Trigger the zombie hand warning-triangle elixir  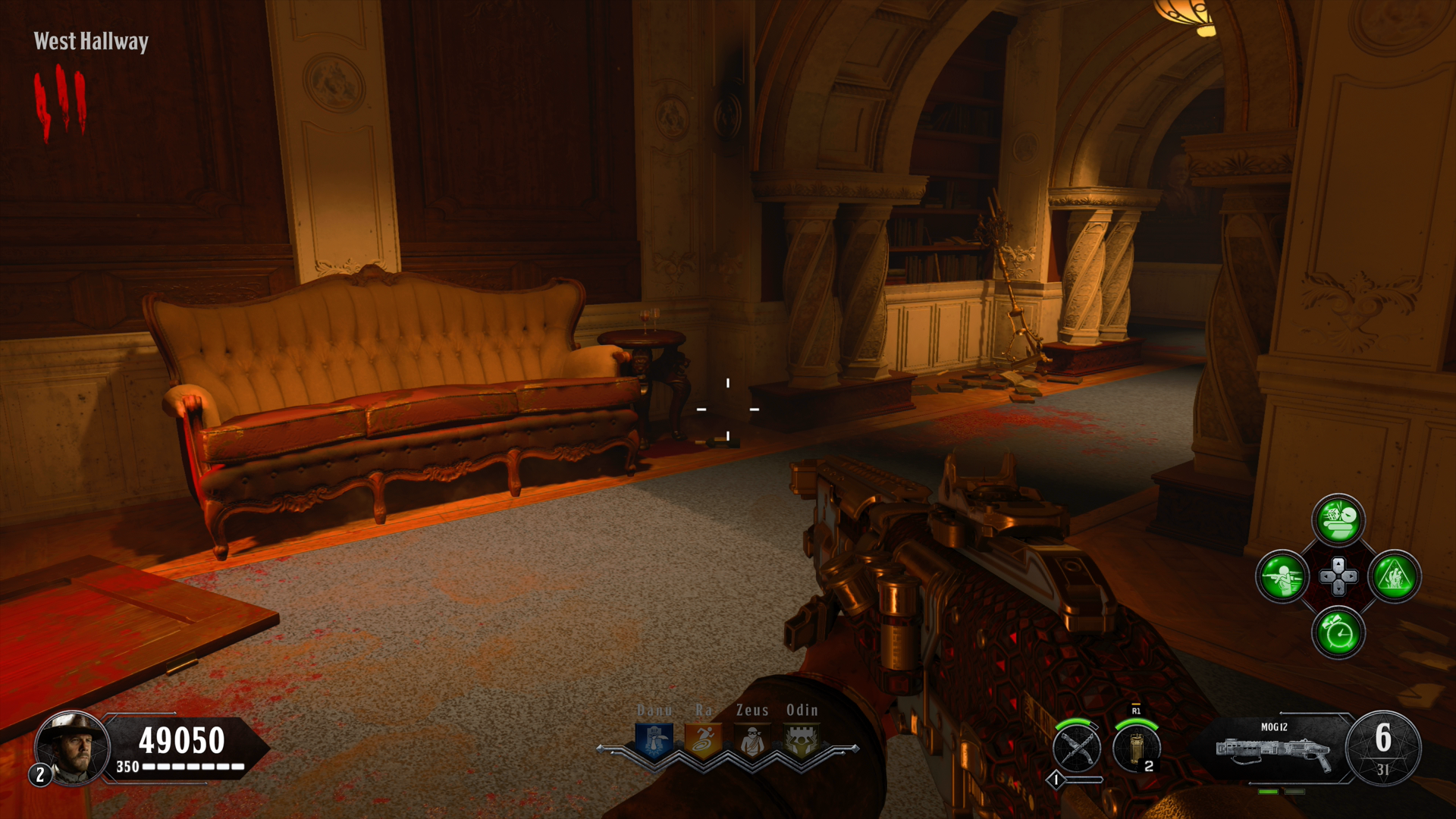tap(1395, 576)
